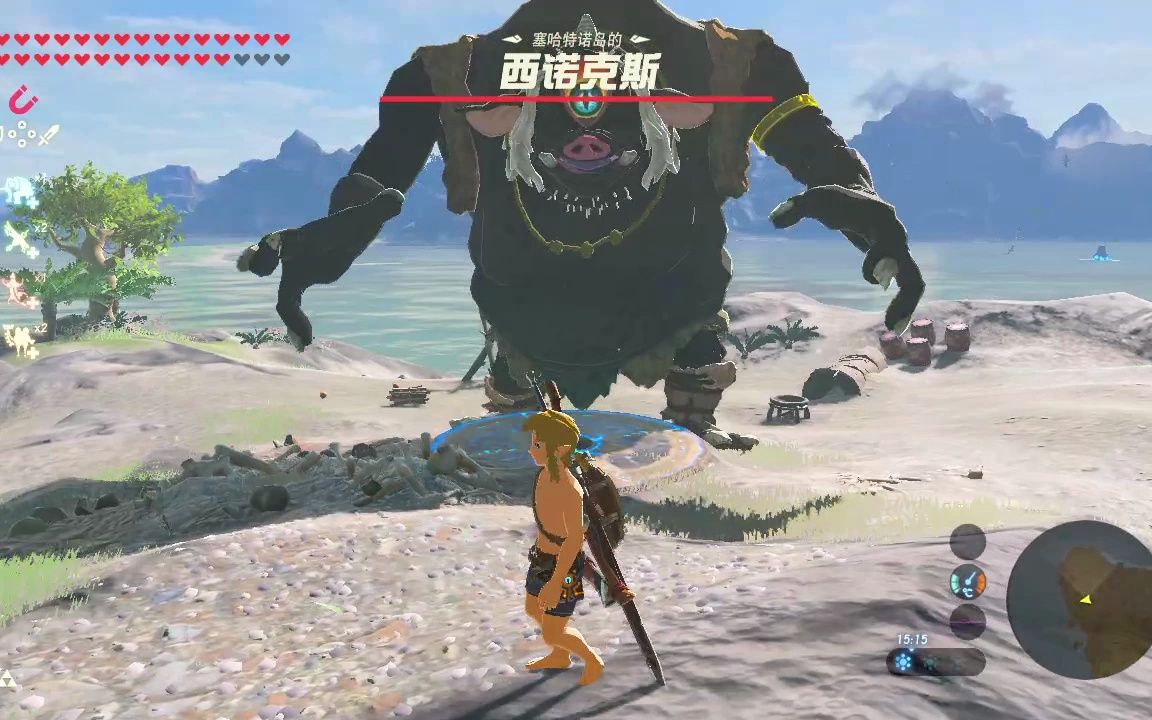Click the sword weapon quick-select icon
This screenshot has width=1152, height=720.
[x=47, y=134]
